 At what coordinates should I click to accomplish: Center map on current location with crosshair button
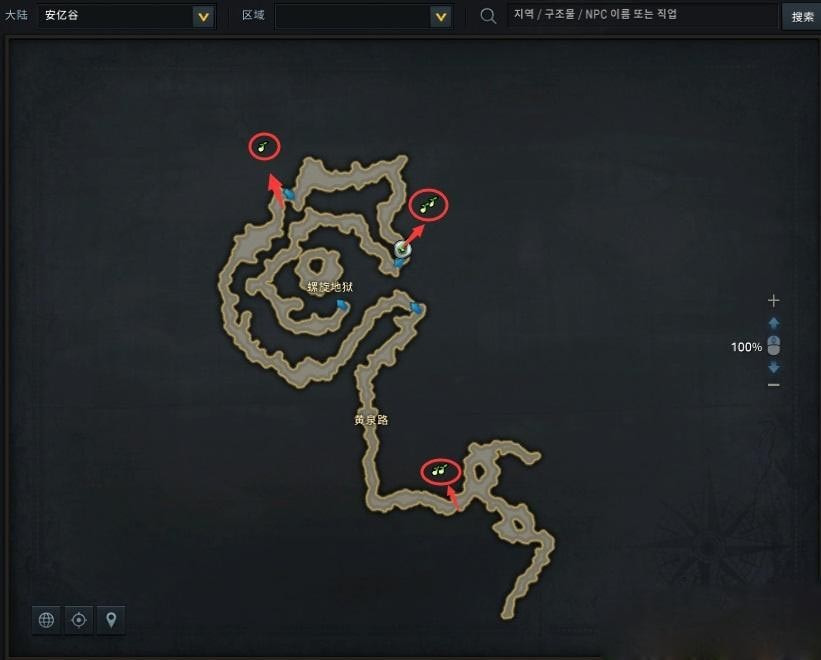click(79, 620)
